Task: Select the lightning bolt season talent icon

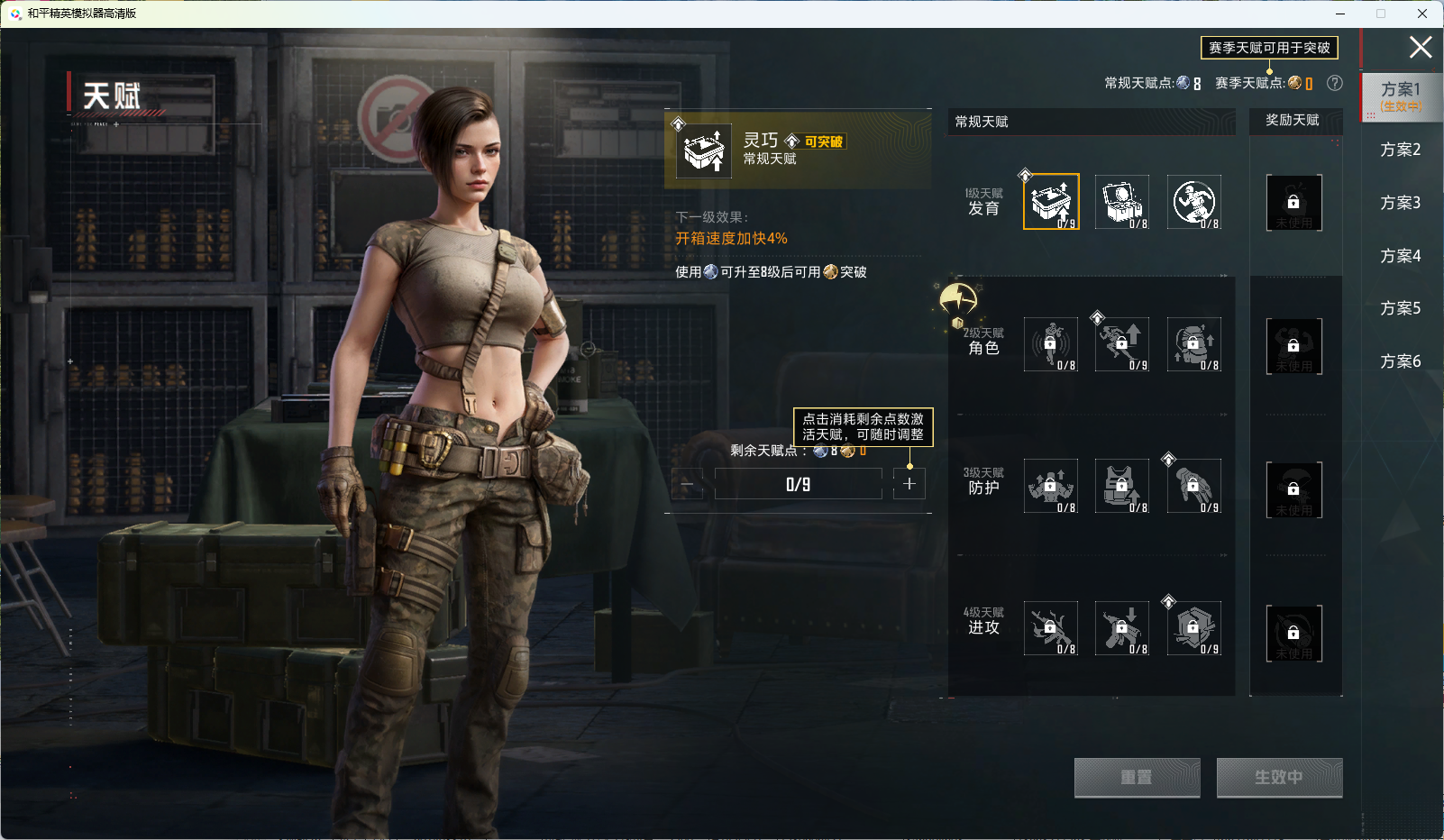Action: [957, 299]
